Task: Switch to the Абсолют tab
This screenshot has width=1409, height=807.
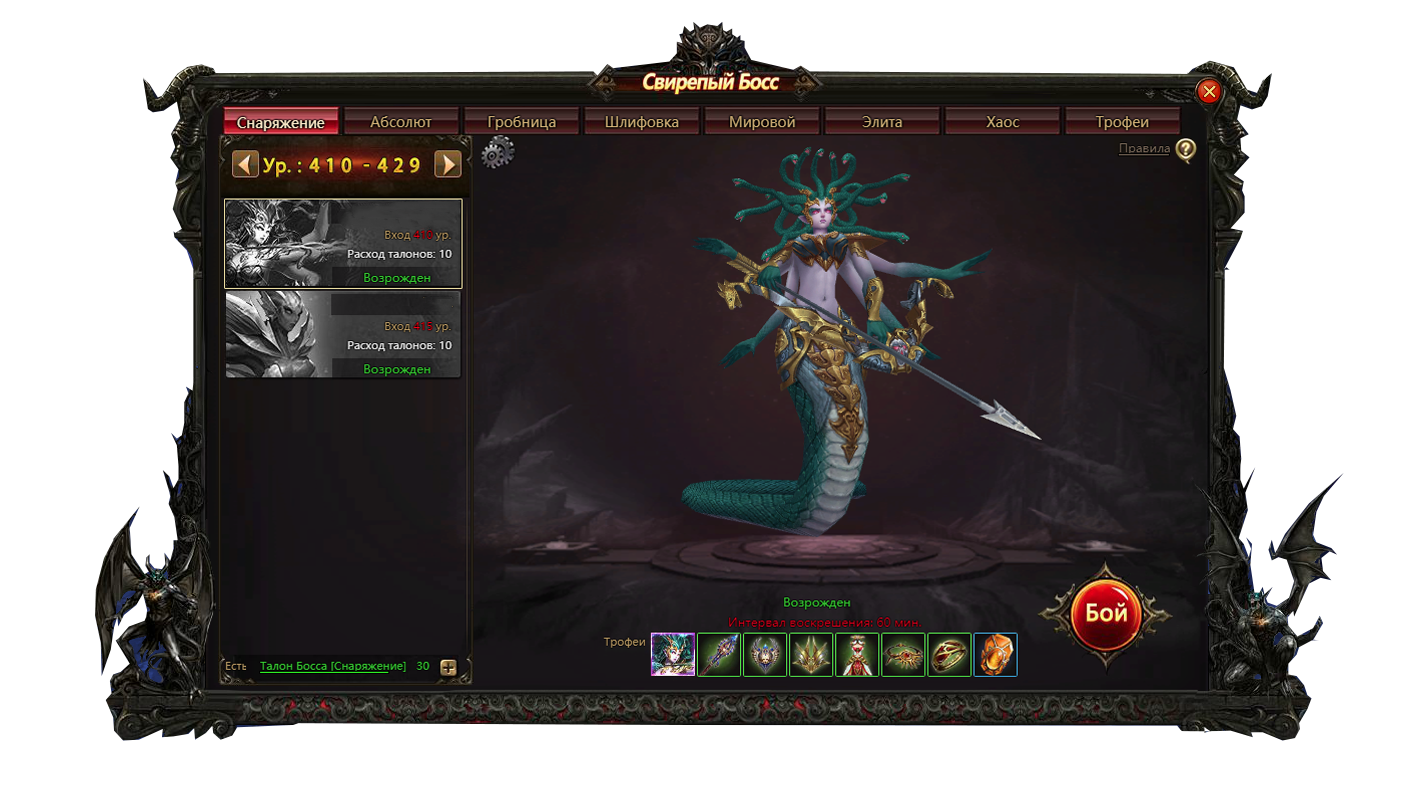Action: coord(401,122)
